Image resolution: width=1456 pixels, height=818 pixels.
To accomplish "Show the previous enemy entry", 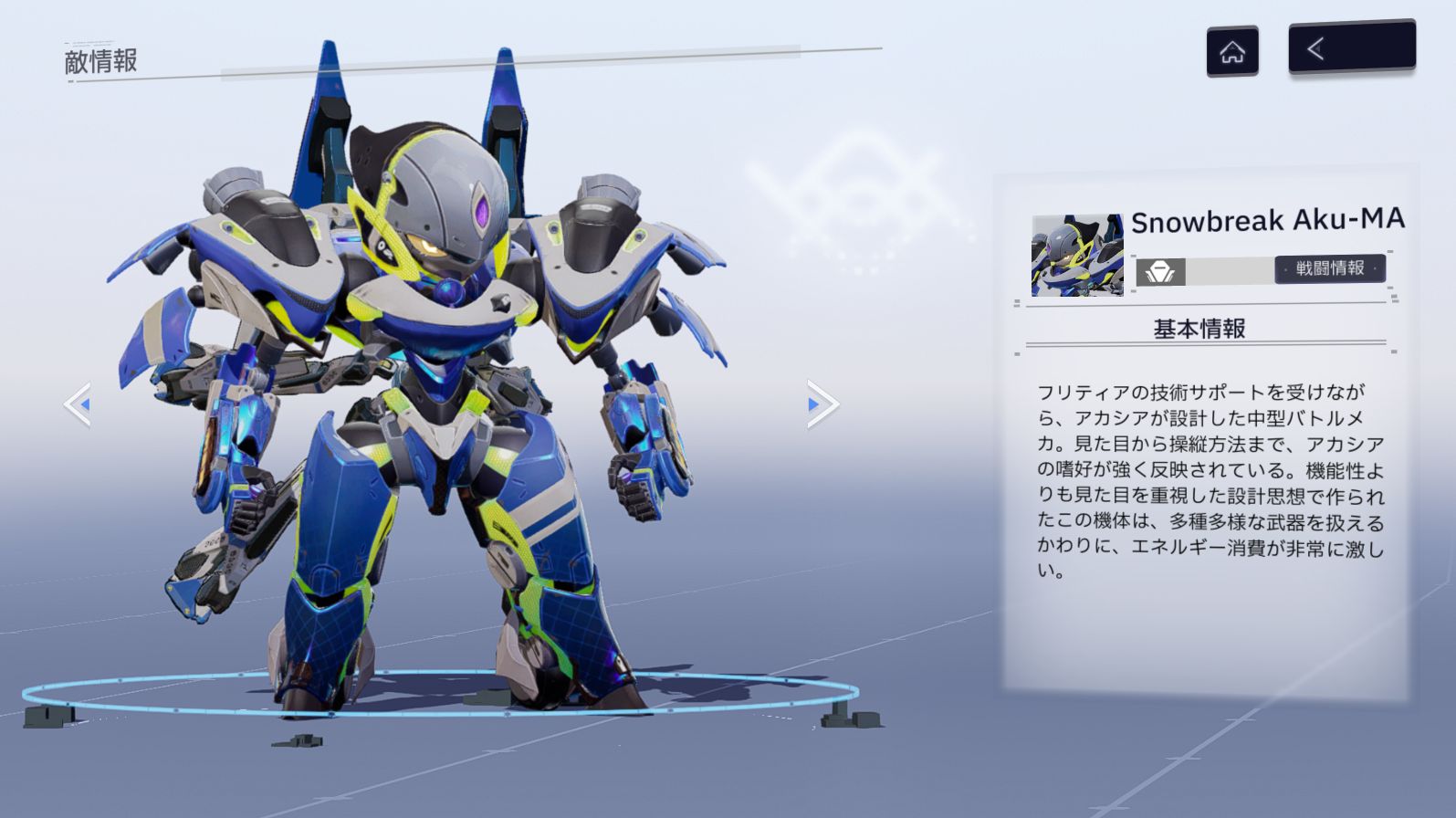I will pos(79,404).
